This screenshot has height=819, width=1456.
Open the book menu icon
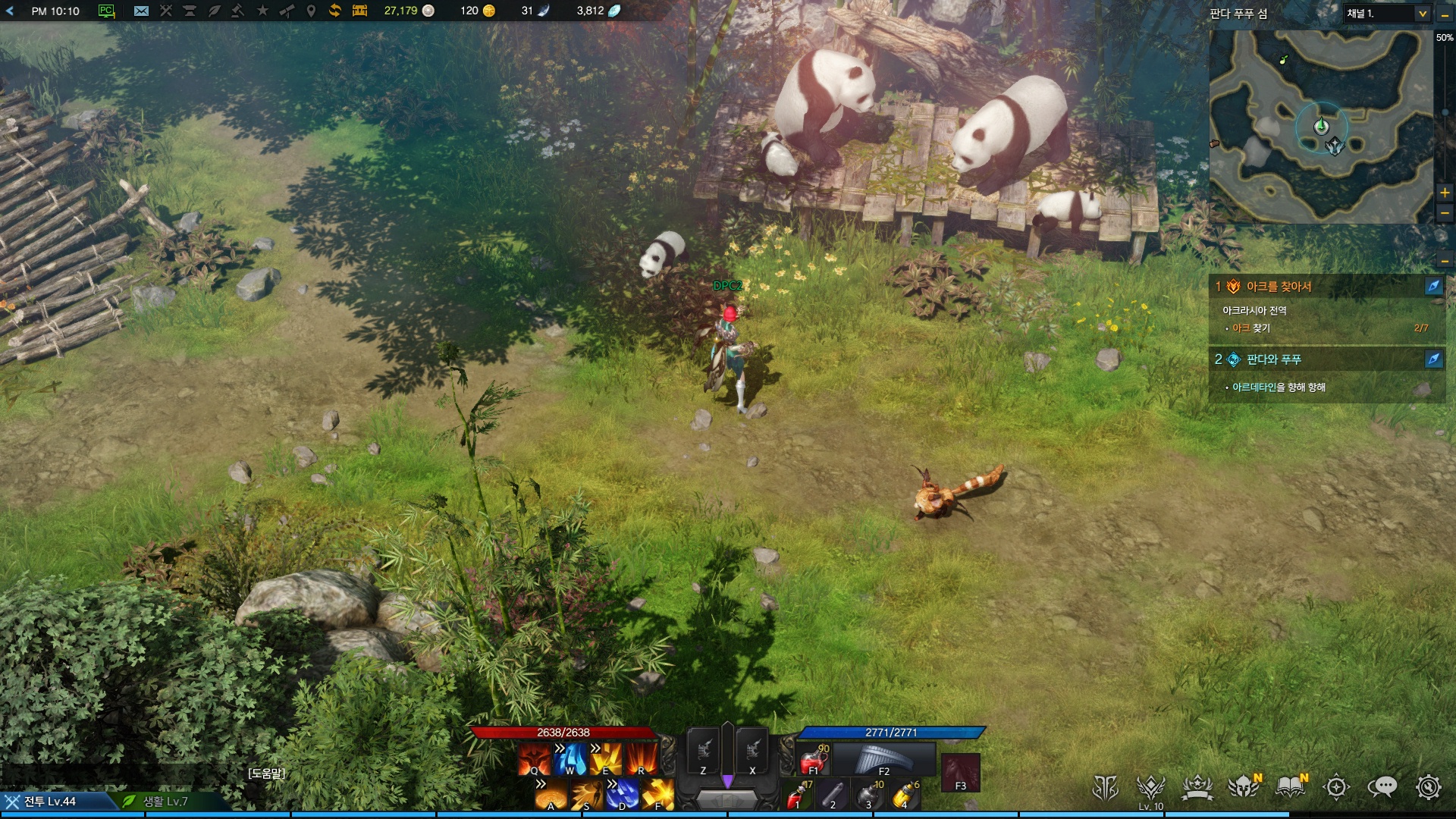click(x=1290, y=787)
